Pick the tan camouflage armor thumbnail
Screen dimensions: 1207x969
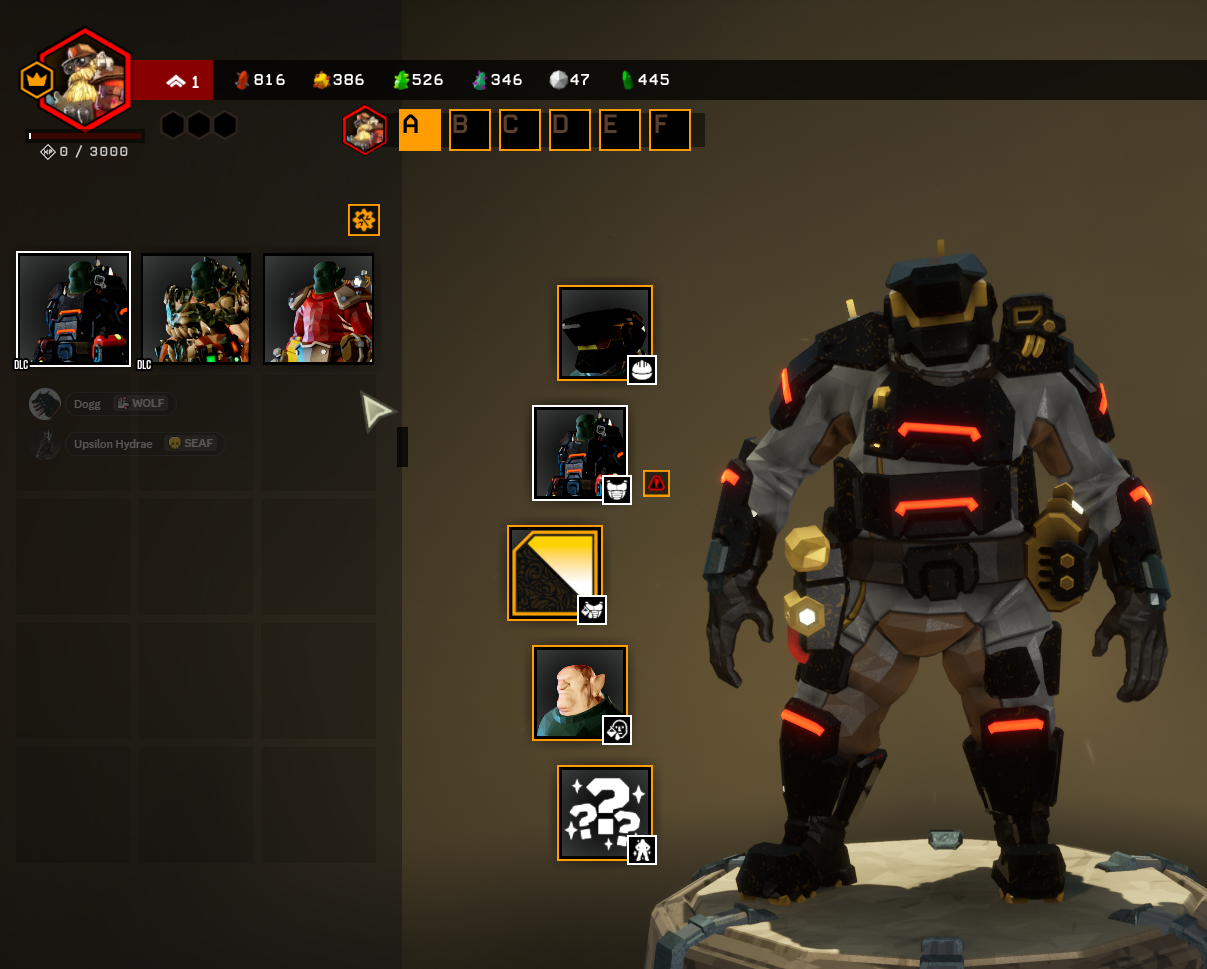(x=196, y=309)
